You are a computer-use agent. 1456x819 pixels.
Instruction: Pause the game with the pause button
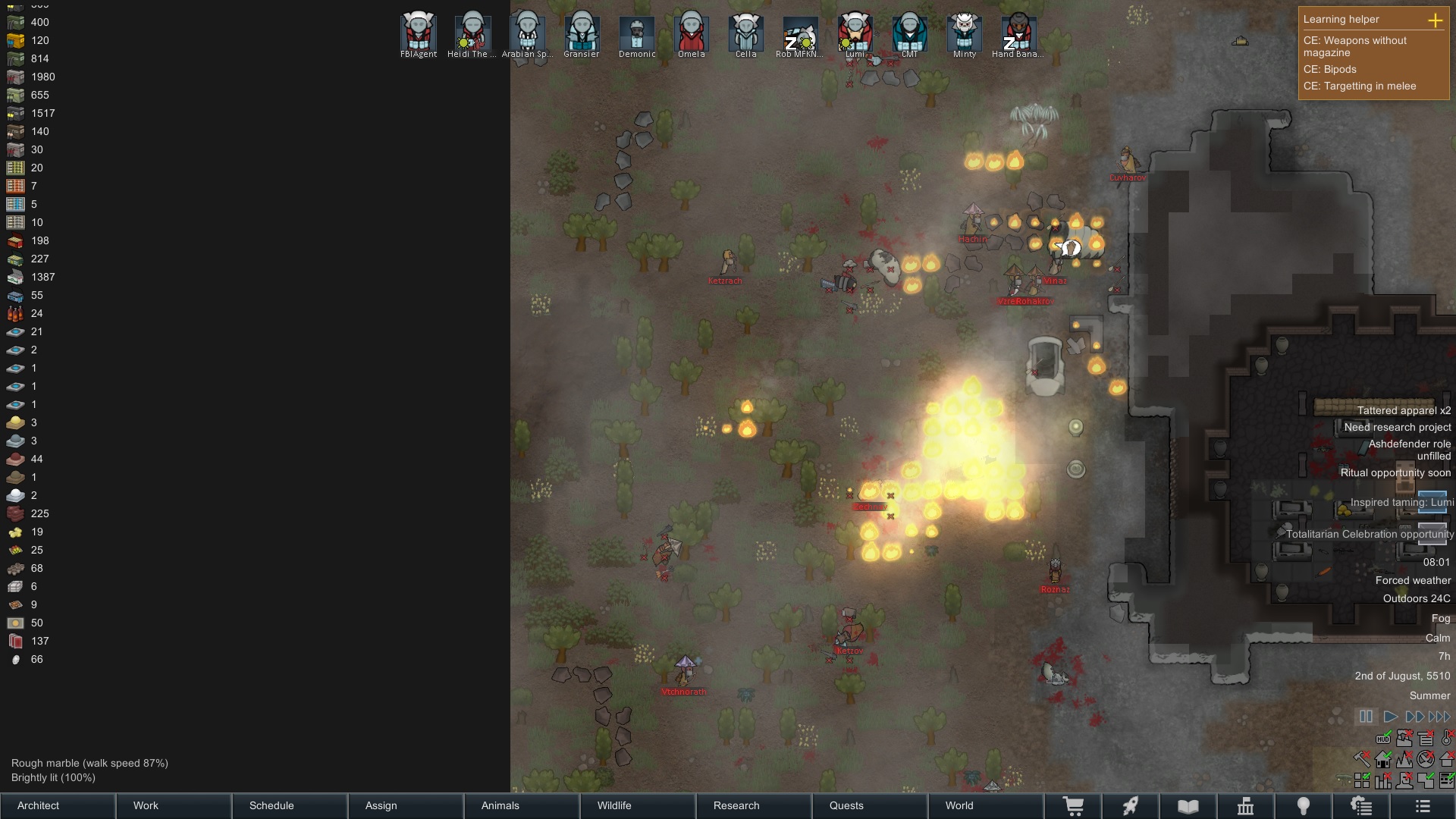(1367, 716)
